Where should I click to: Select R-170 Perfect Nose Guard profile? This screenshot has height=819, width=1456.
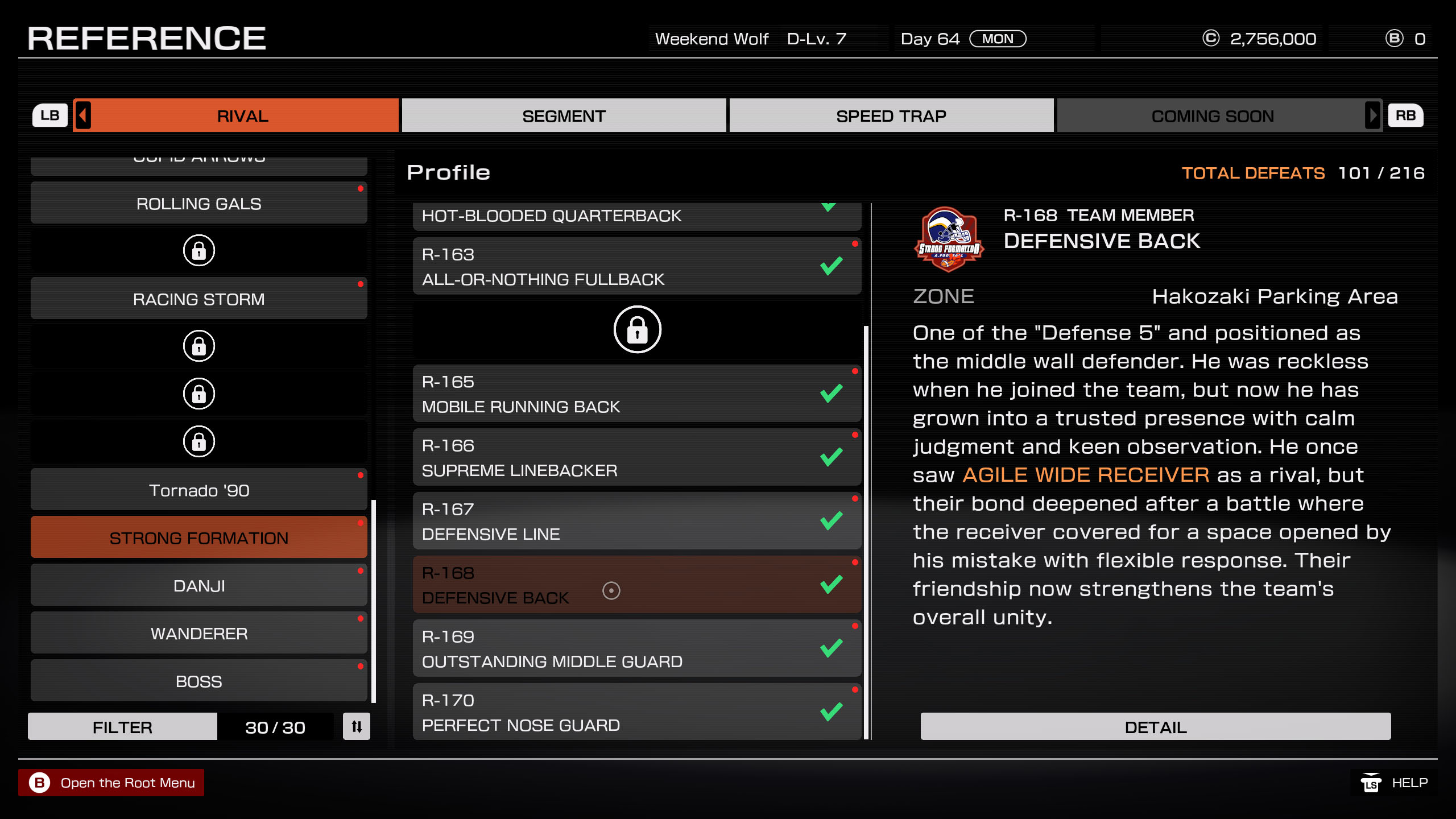click(636, 713)
